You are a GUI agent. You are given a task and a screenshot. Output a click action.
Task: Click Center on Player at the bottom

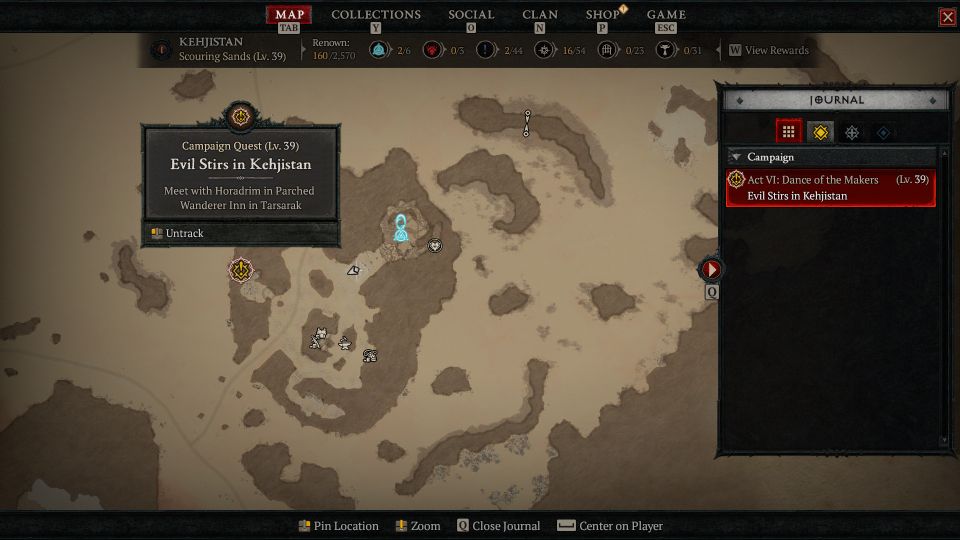click(x=610, y=526)
